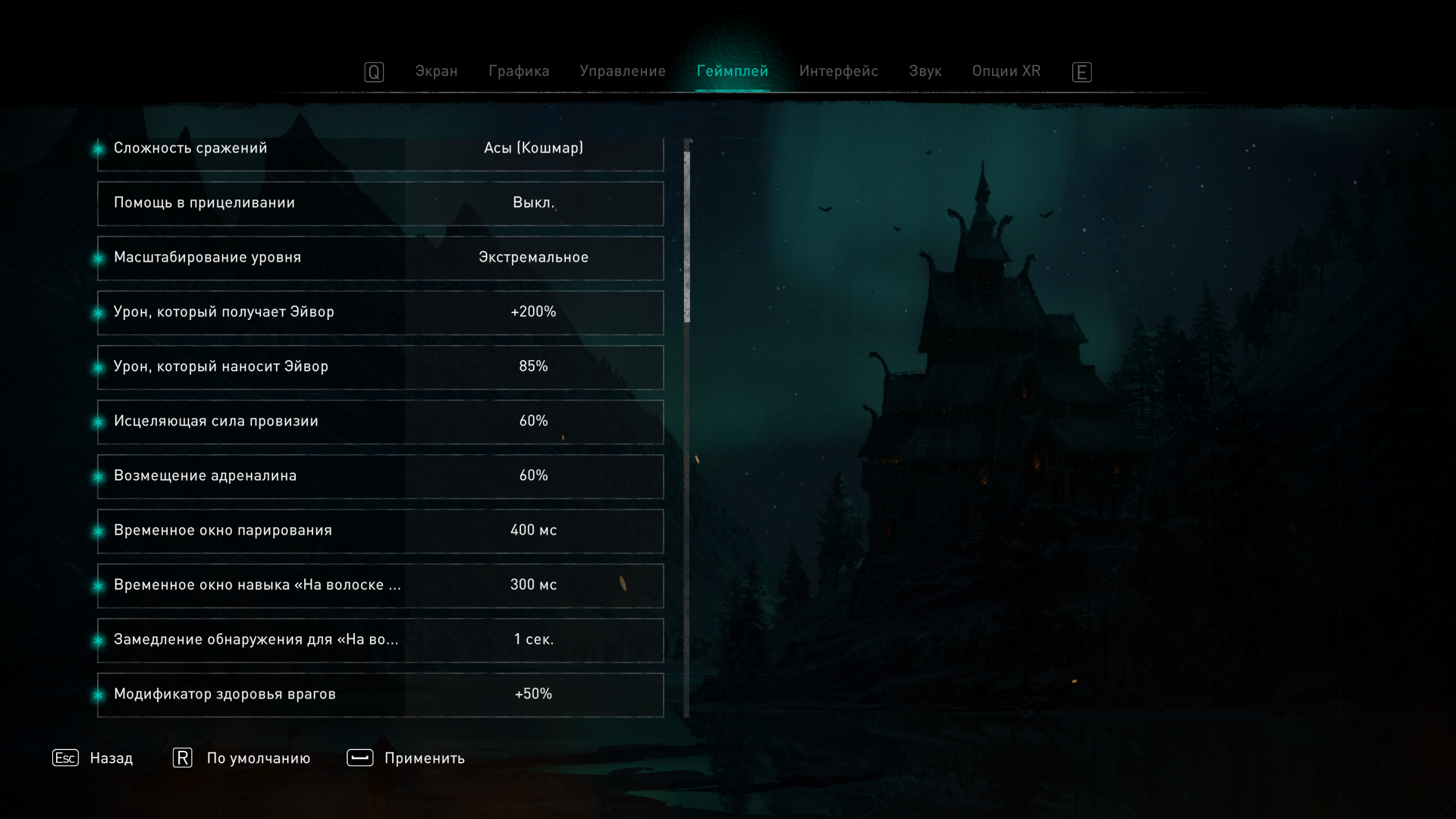Screen dimensions: 1456x819
Task: Select Урон, который наносит Эйвор row
Action: (381, 367)
